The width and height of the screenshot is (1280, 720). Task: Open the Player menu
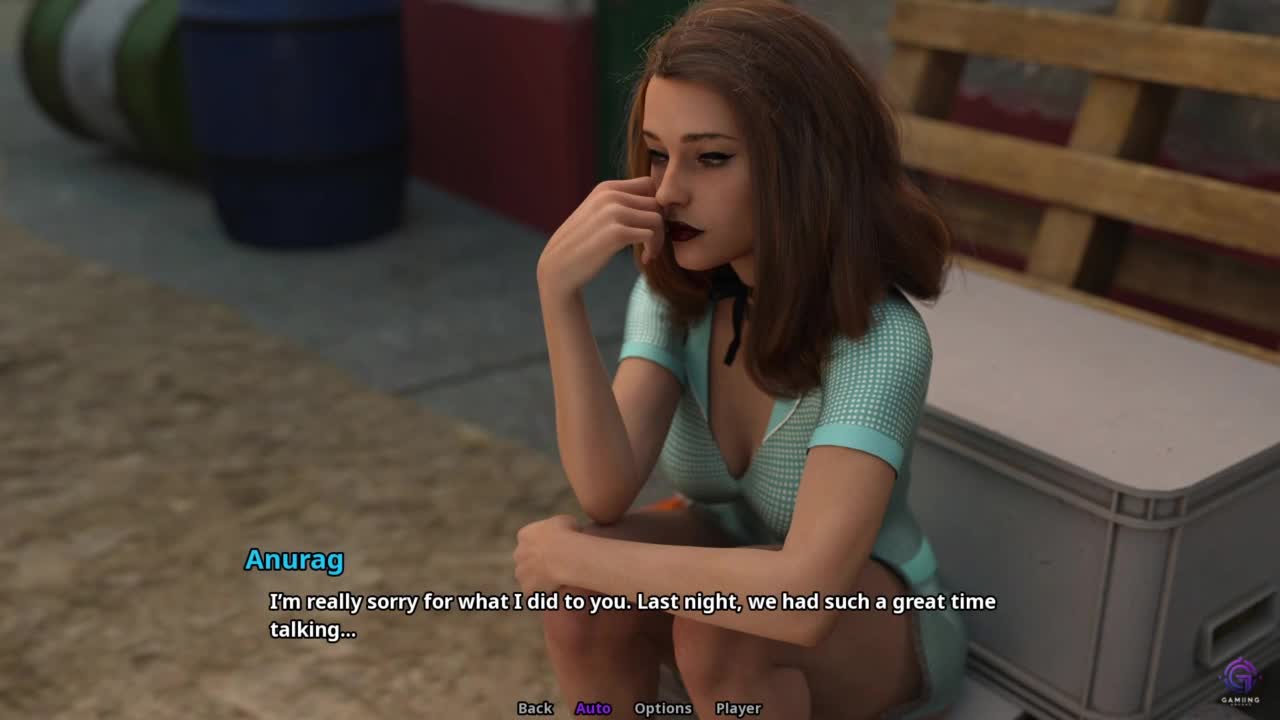738,708
